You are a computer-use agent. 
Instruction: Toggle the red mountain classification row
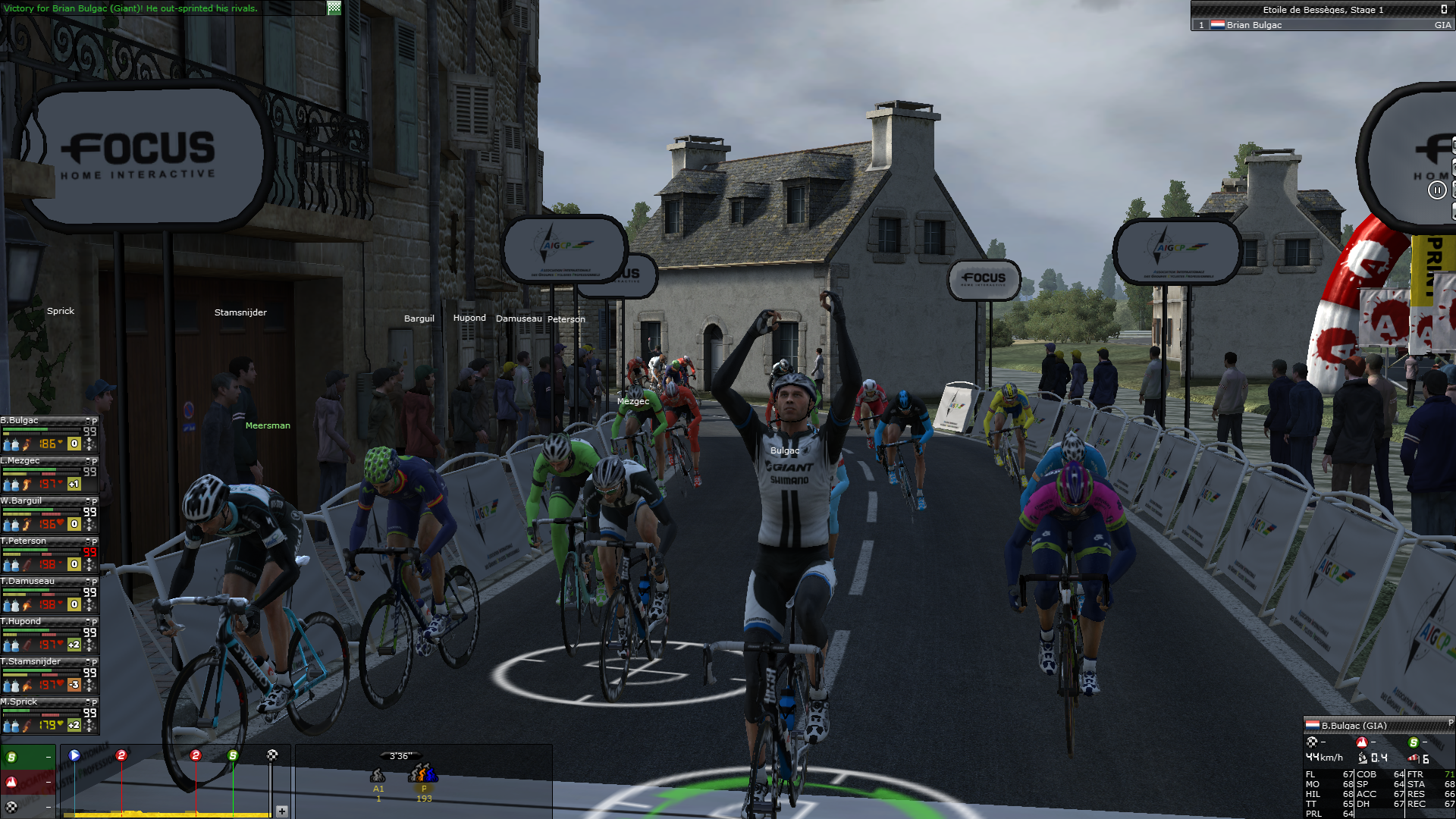[x=28, y=782]
